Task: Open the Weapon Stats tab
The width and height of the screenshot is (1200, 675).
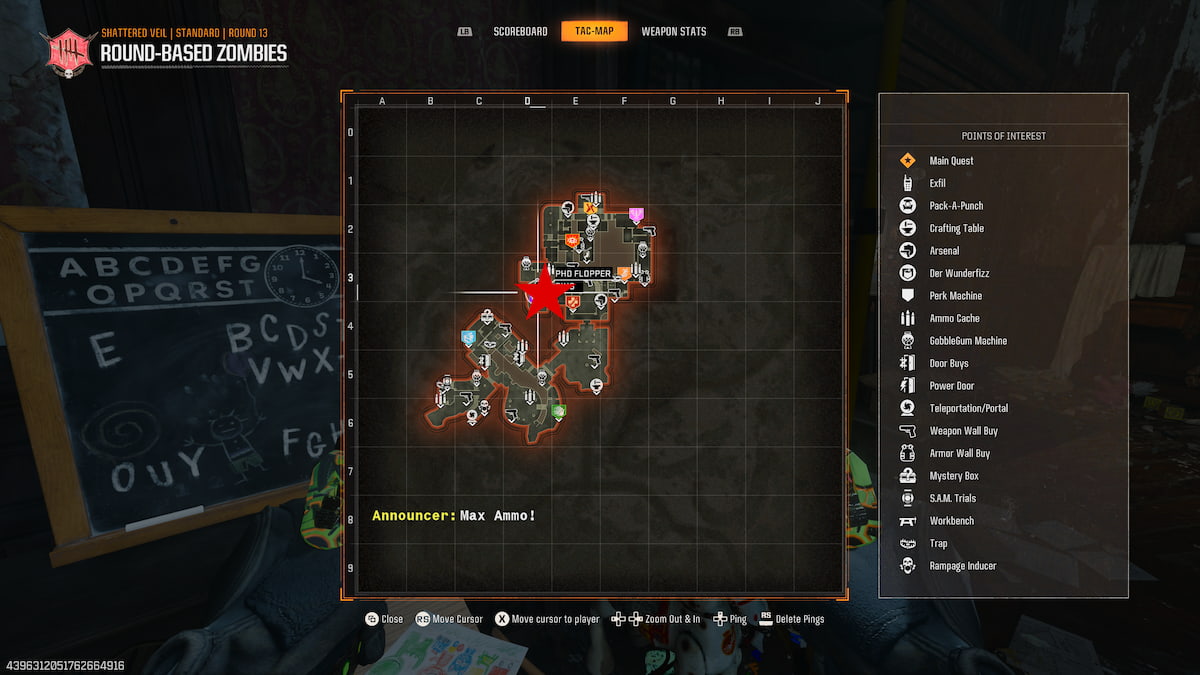Action: (x=673, y=31)
